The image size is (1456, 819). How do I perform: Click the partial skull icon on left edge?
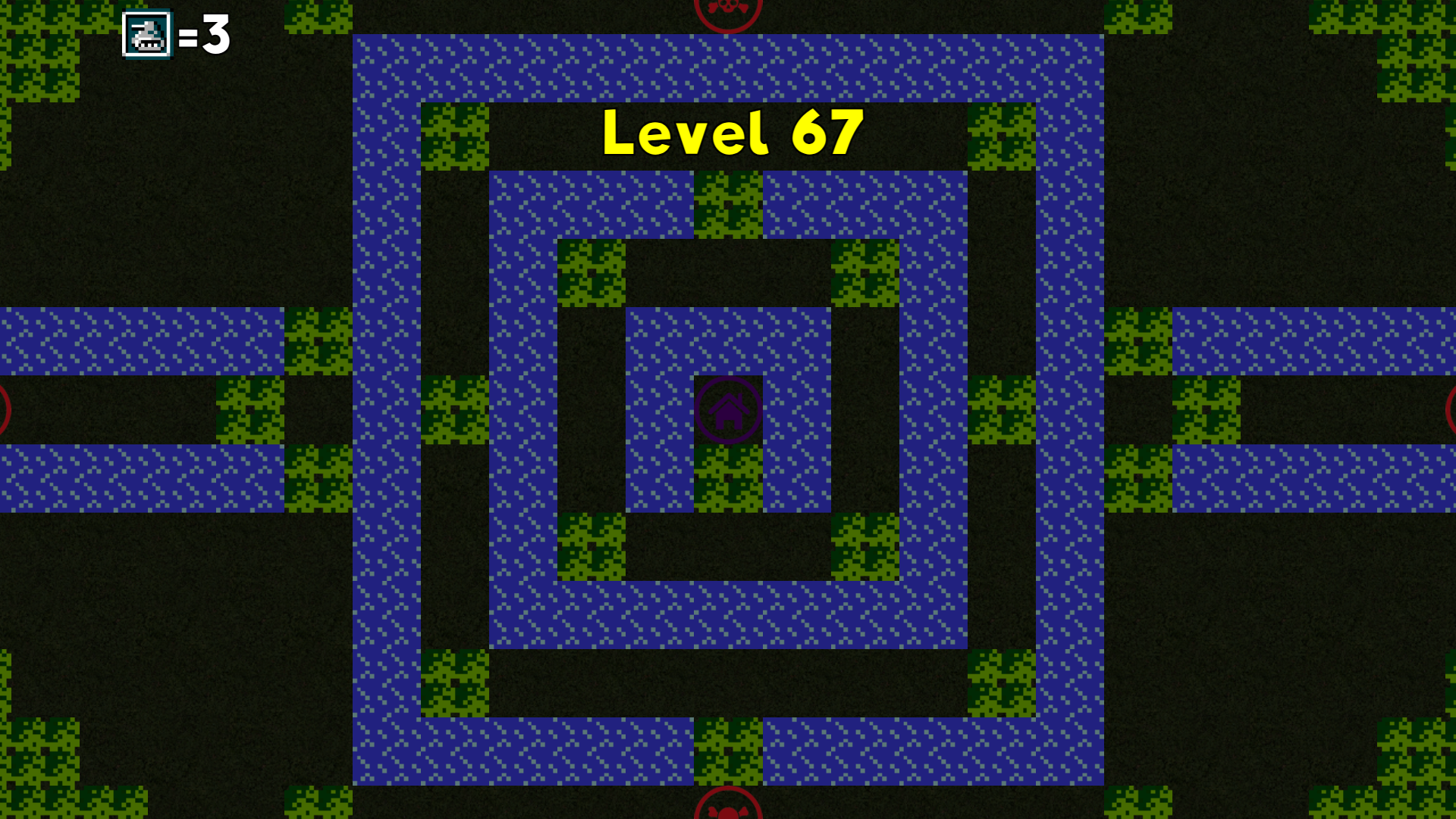click(4, 409)
